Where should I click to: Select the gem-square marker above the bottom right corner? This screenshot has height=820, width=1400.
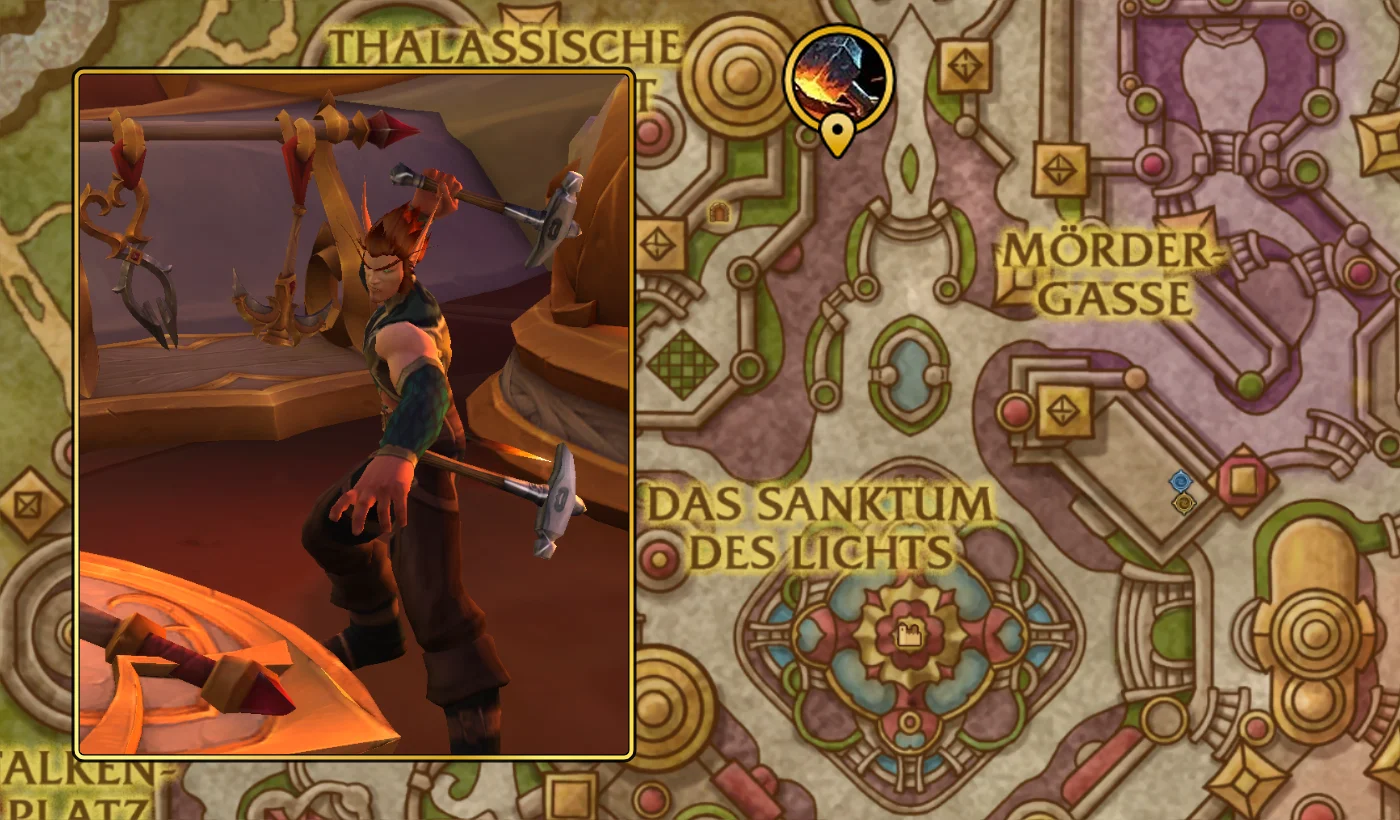click(1244, 778)
